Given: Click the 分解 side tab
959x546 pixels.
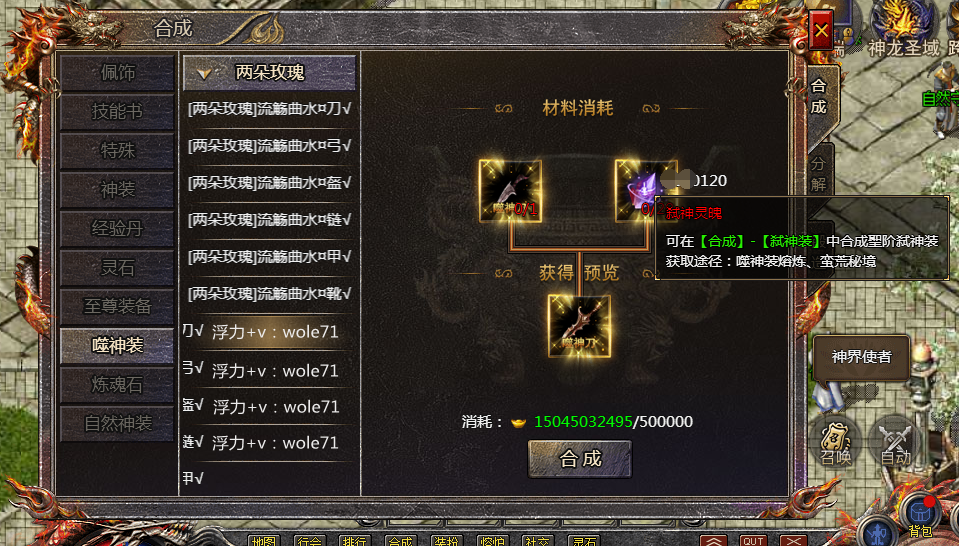Looking at the screenshot, I should click(818, 173).
